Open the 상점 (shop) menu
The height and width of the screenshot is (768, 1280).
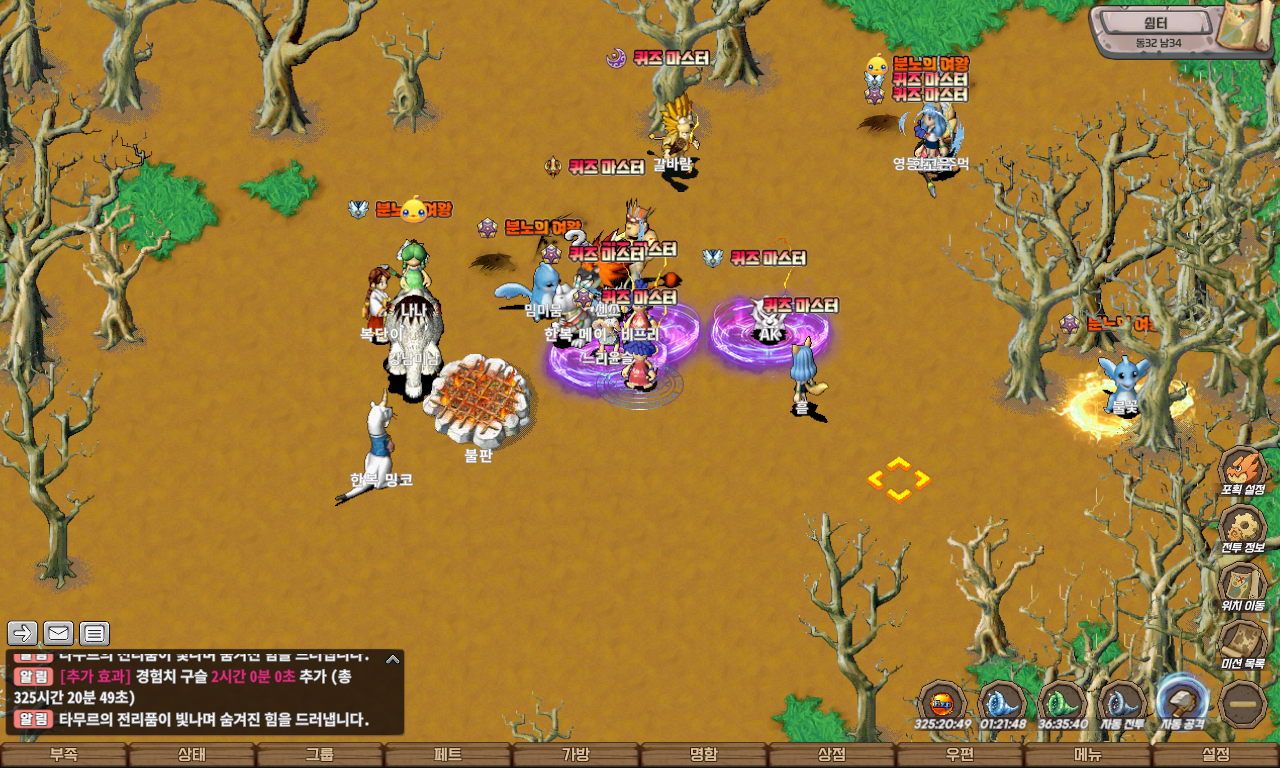click(x=832, y=755)
